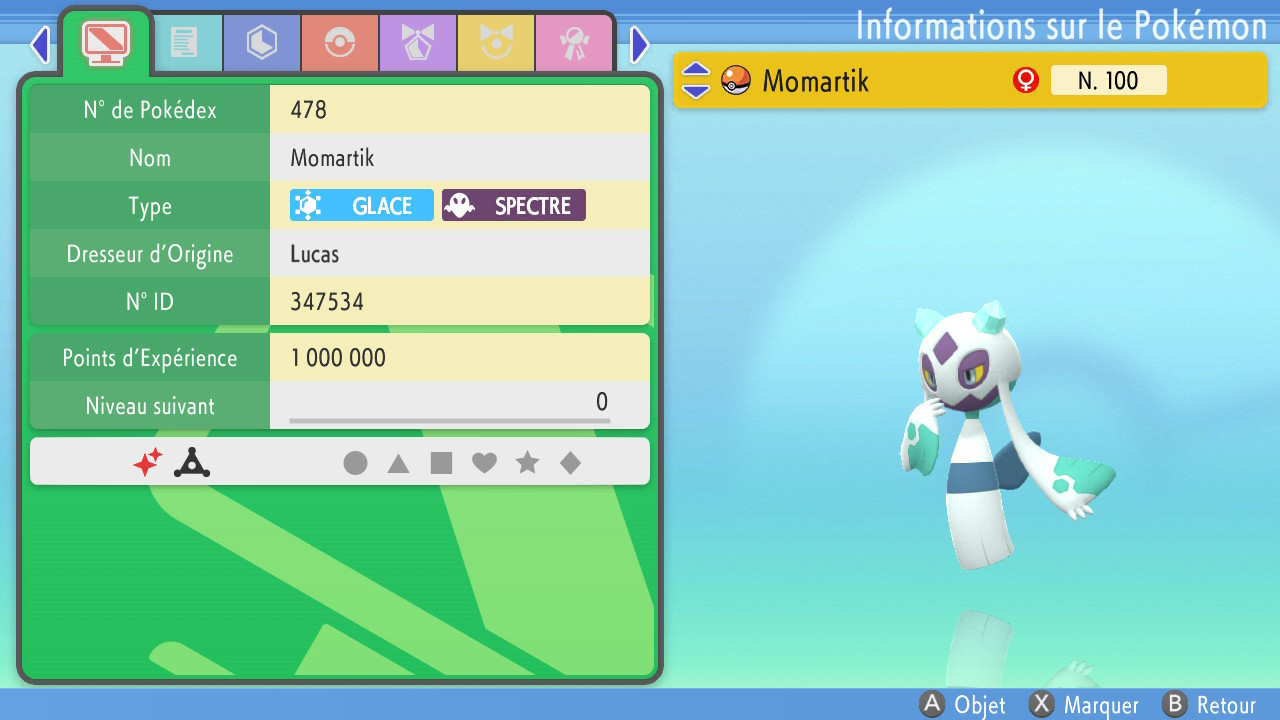1280x720 pixels.
Task: Click the GLACE type badge
Action: tap(361, 205)
